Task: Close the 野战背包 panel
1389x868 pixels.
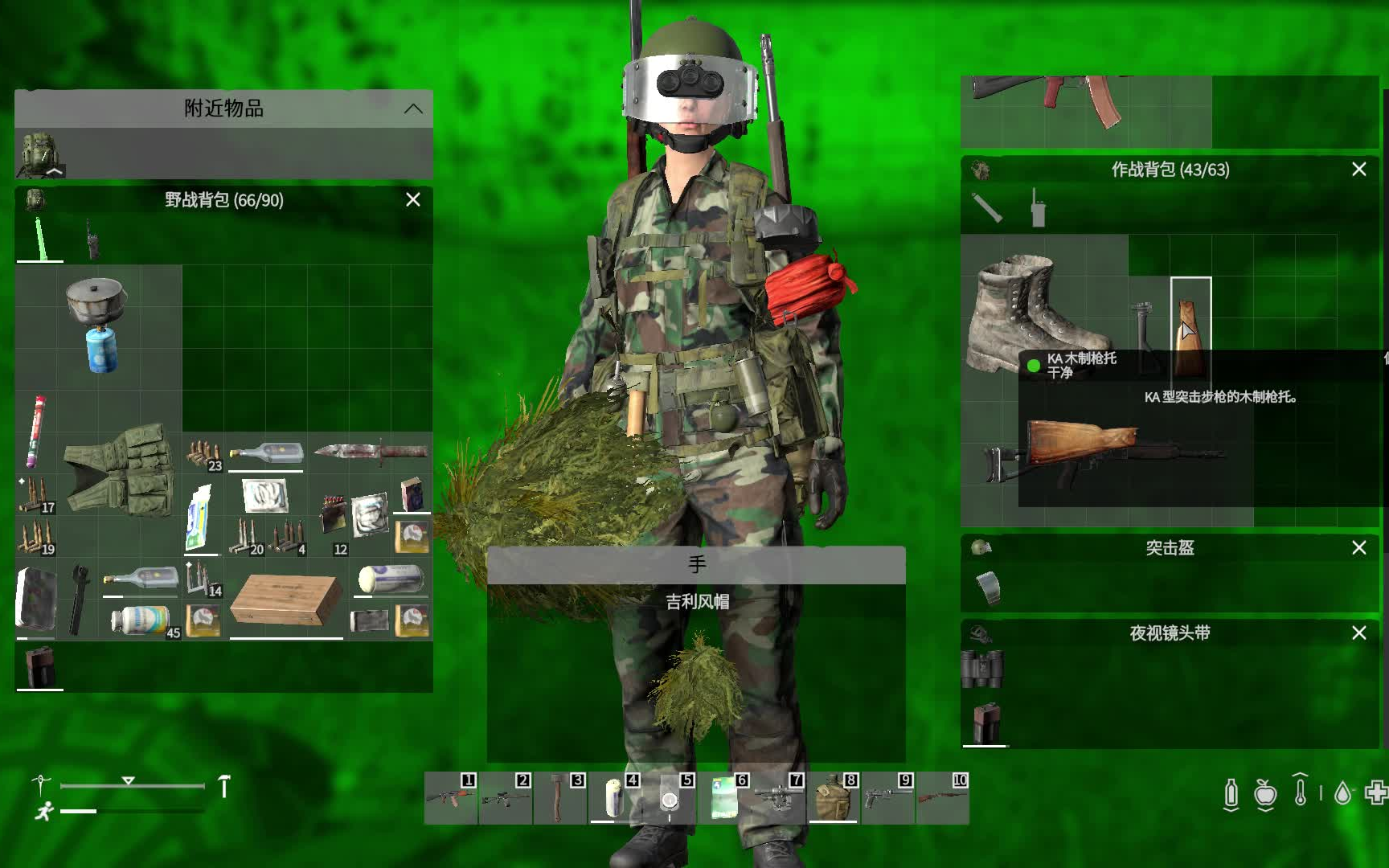Action: click(412, 199)
